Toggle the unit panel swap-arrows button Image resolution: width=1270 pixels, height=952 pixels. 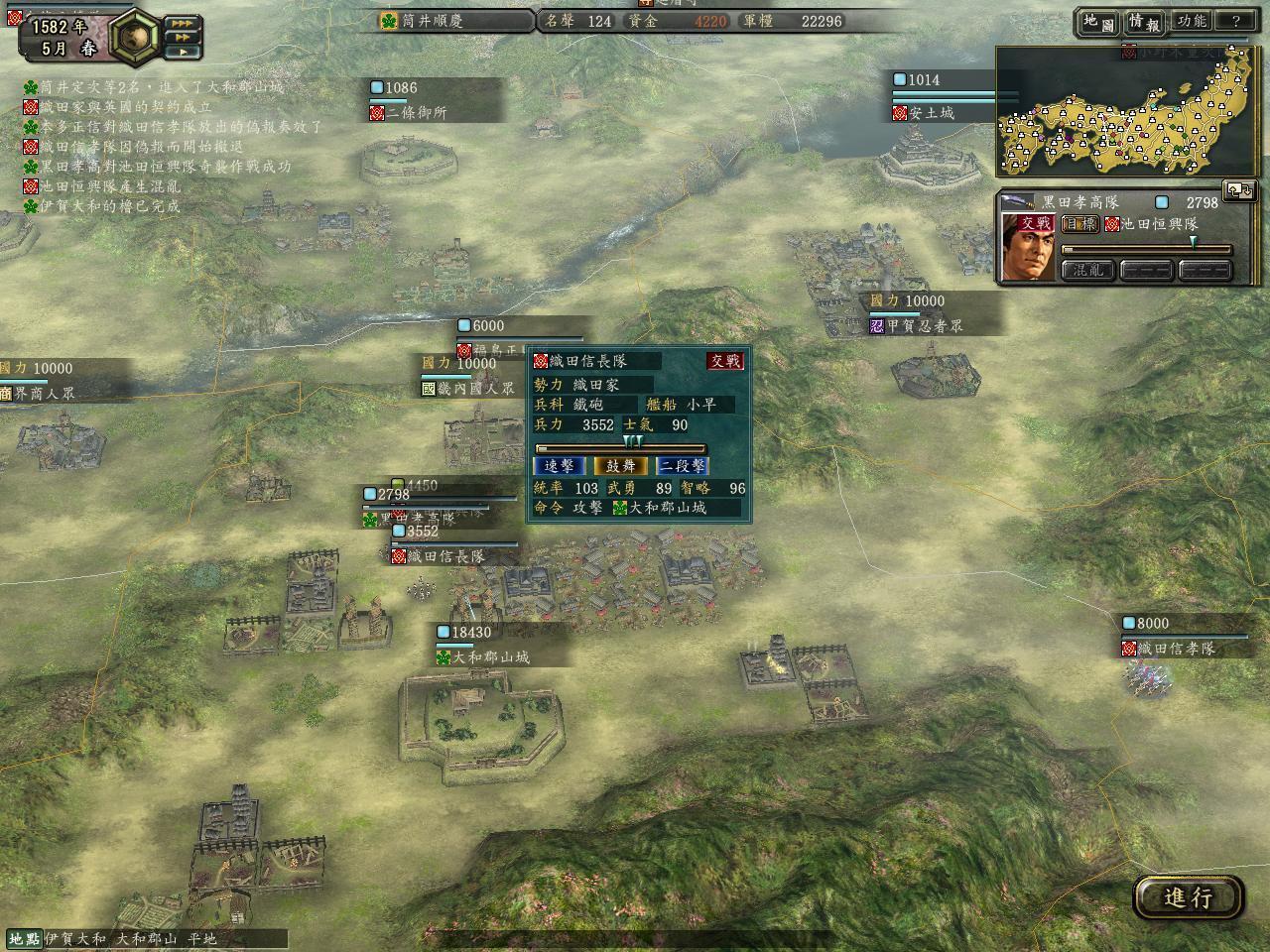point(1239,189)
